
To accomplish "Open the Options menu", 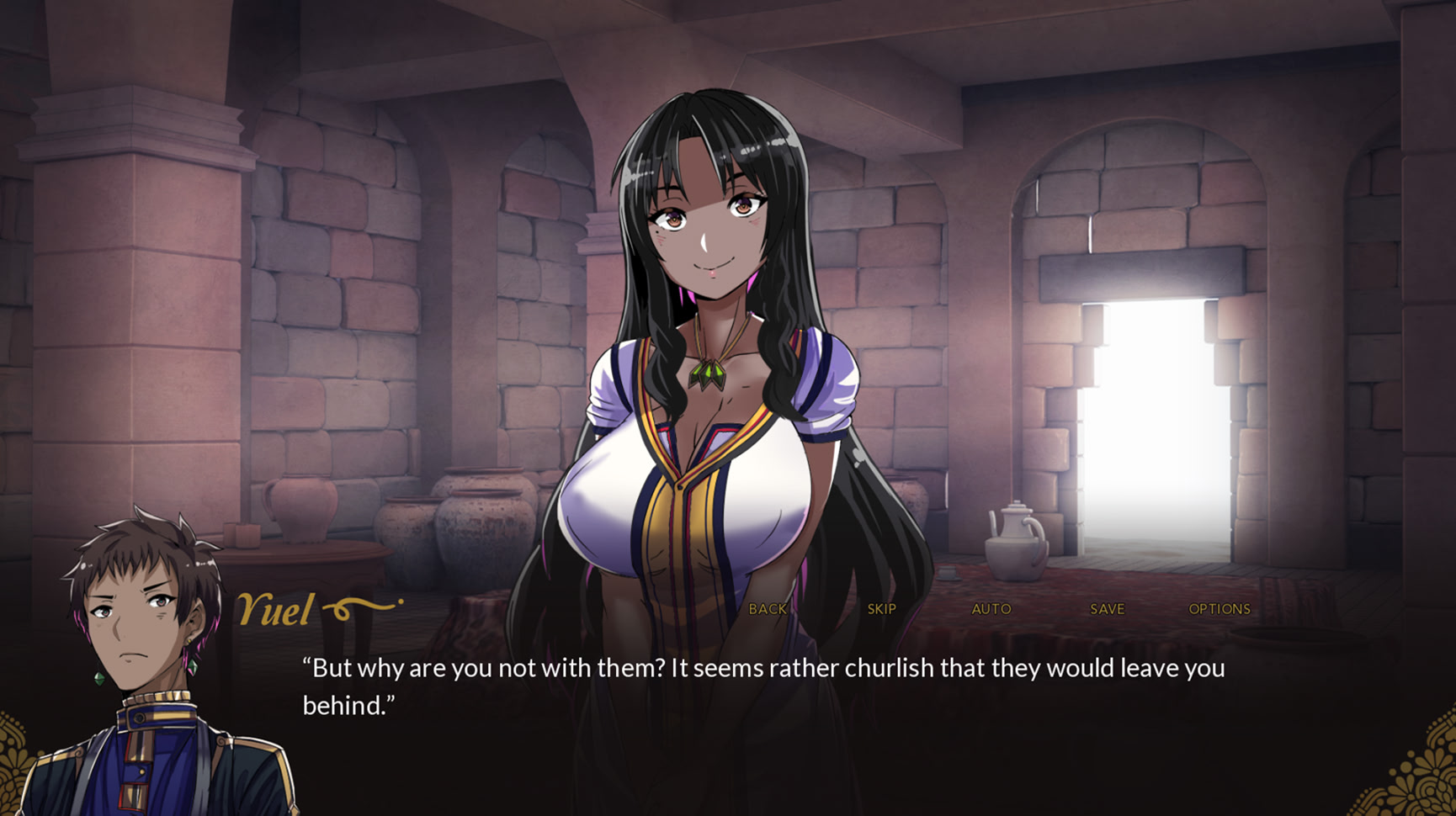I will (1219, 609).
